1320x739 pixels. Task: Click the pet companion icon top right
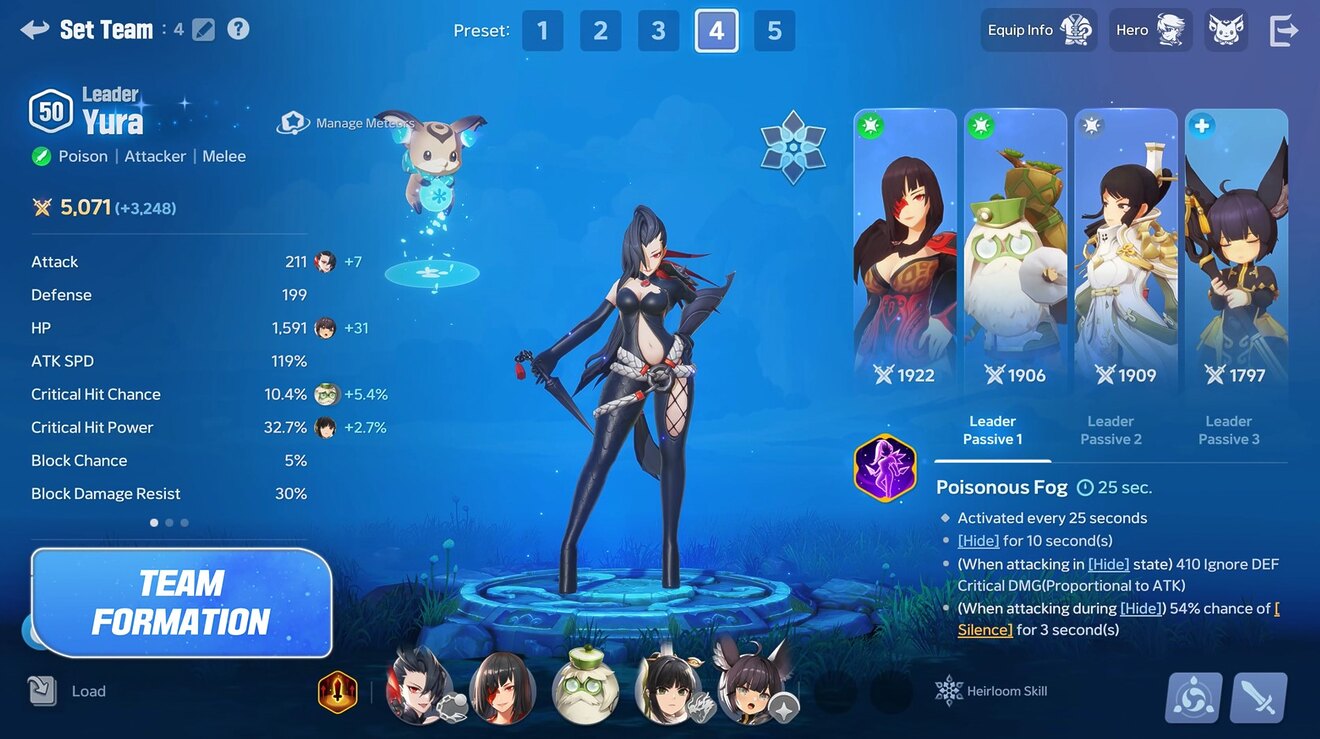coord(1226,29)
